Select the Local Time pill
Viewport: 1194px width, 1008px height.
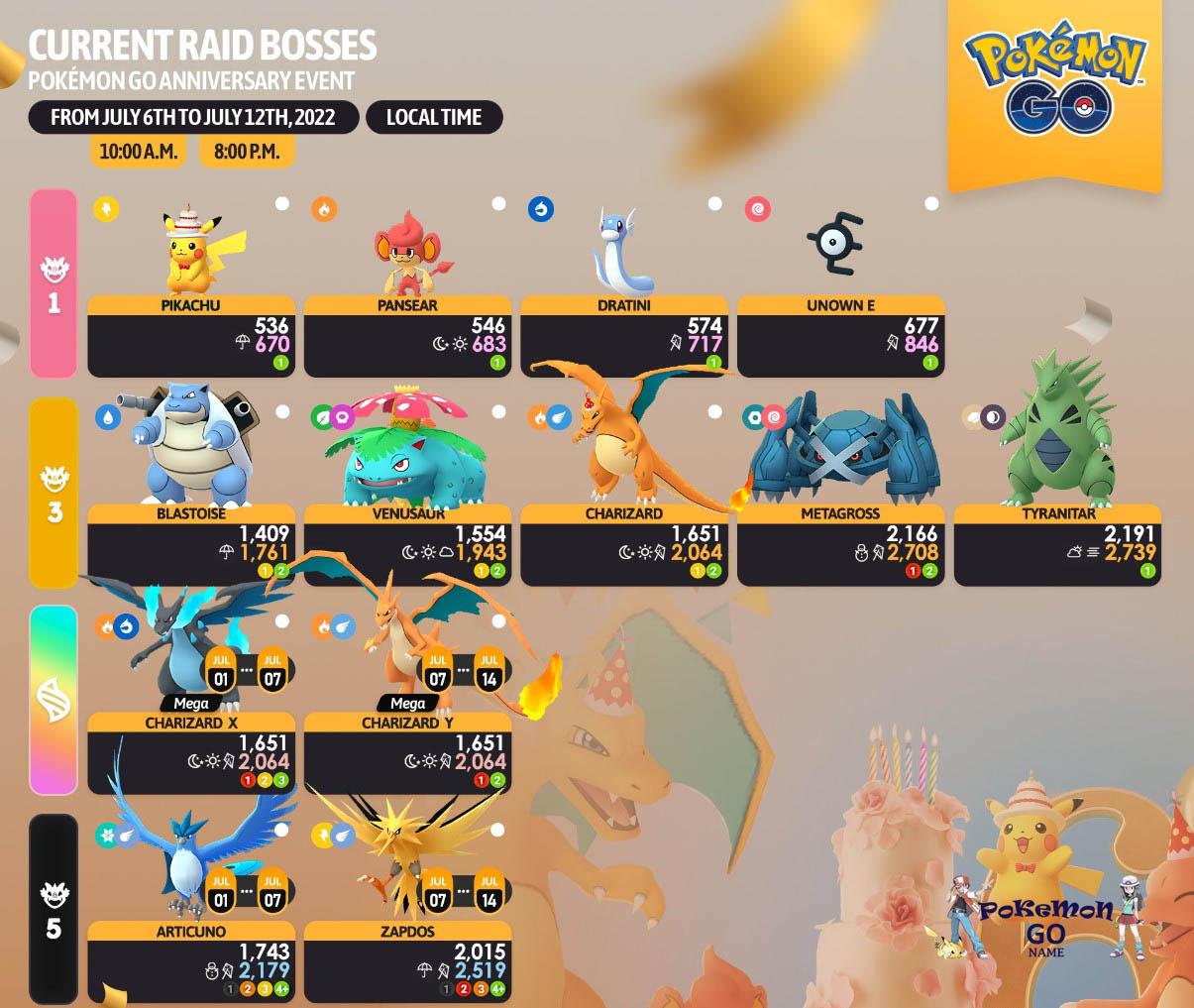[434, 117]
